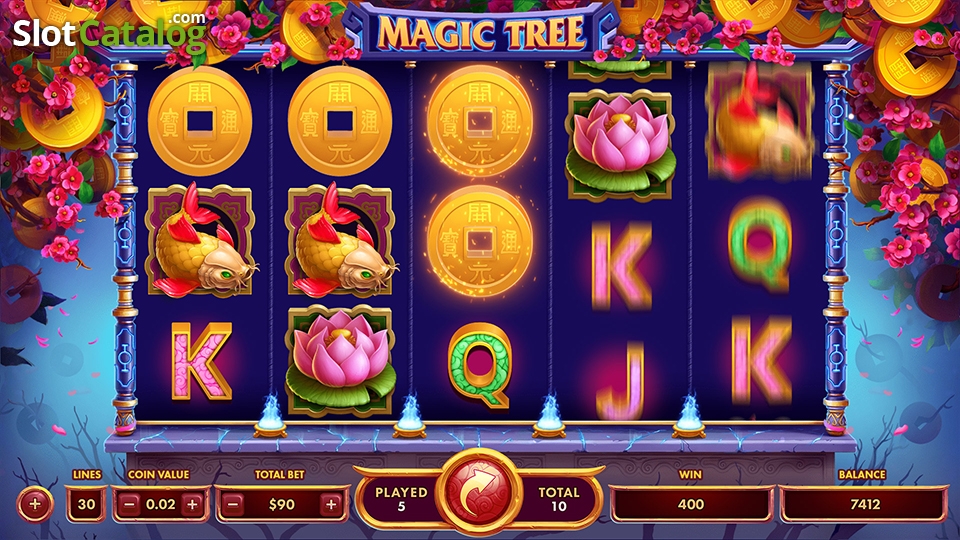Open the round plus menu button

point(35,504)
